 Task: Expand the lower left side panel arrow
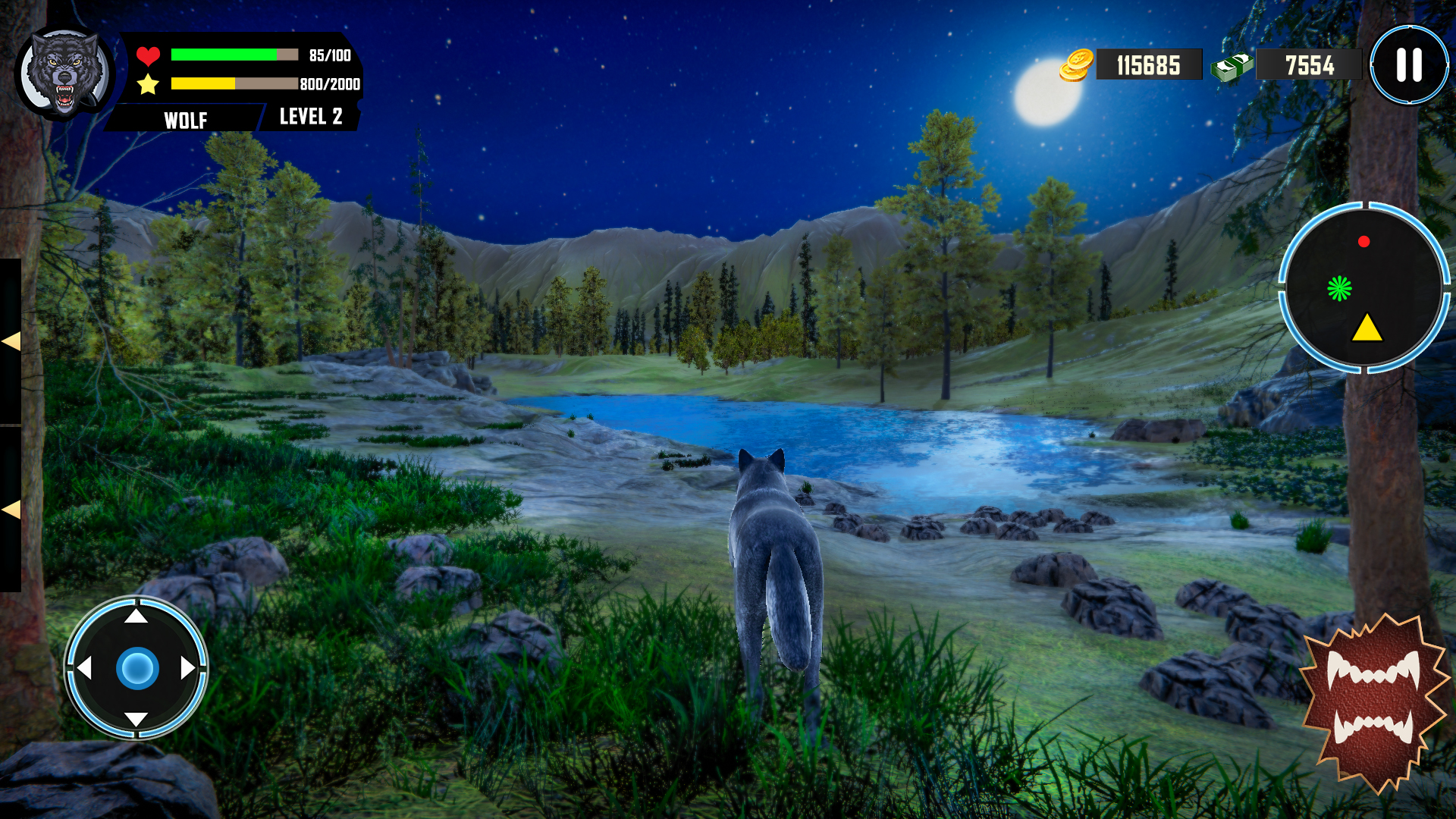coord(11,510)
